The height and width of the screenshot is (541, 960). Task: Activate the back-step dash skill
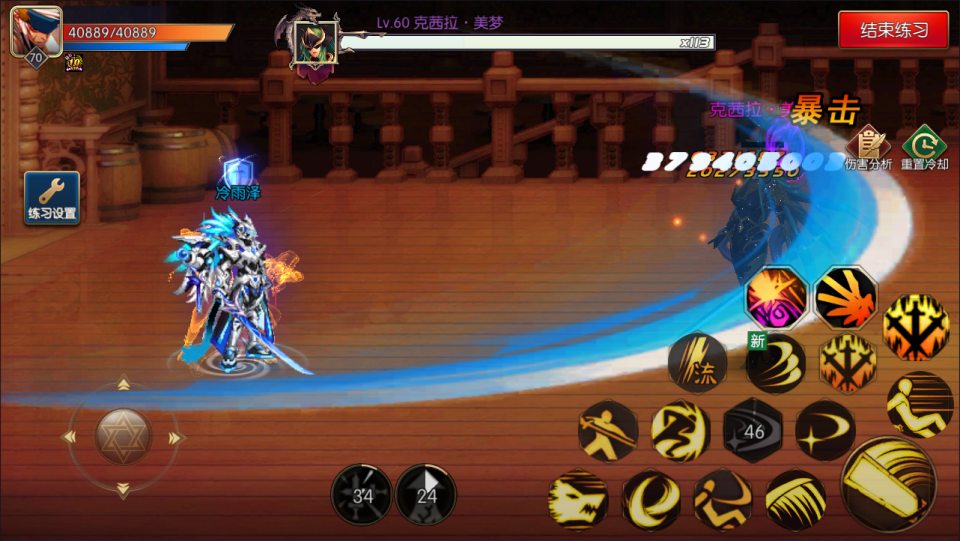click(919, 403)
